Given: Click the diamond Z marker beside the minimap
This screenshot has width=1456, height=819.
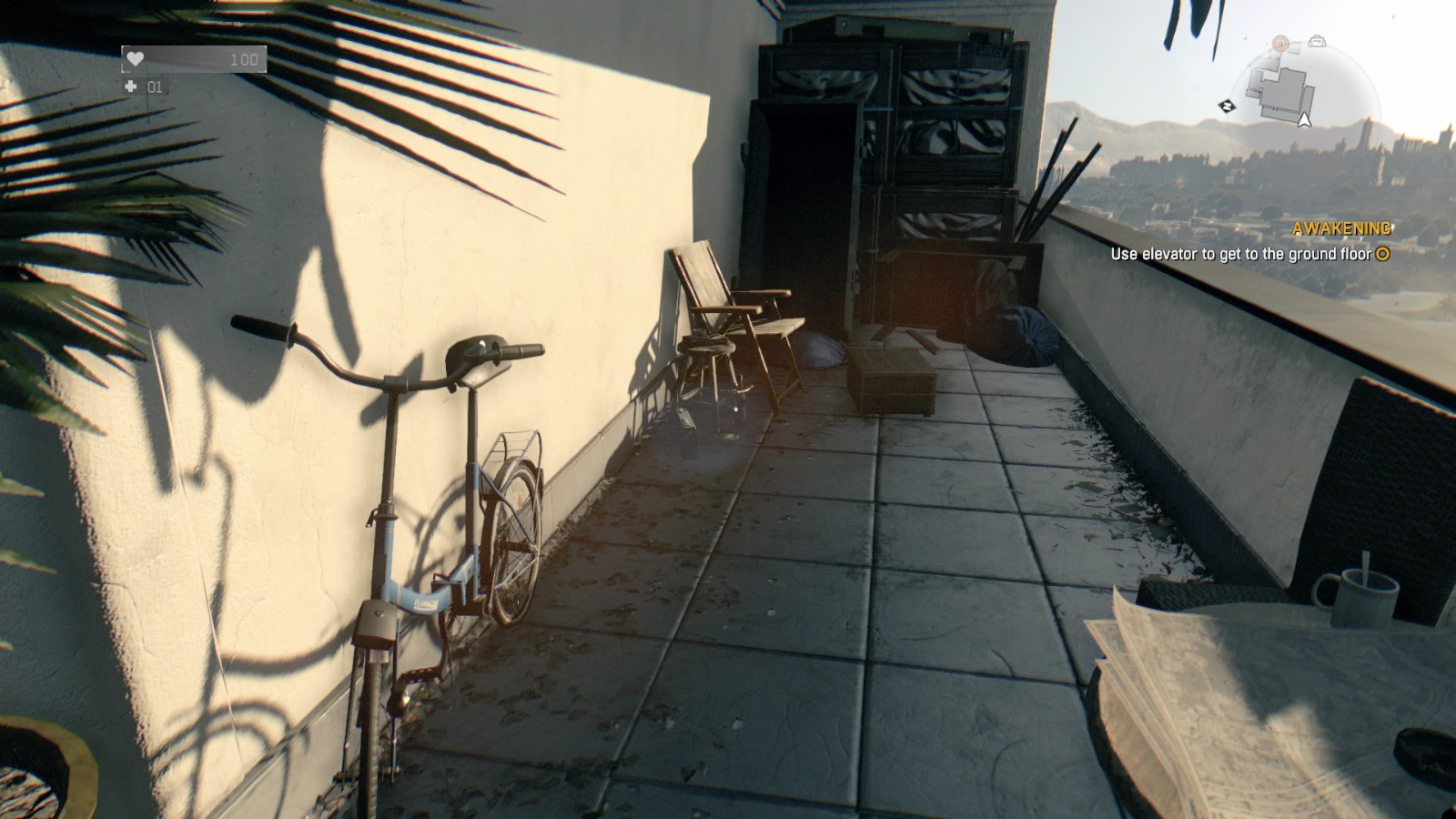Looking at the screenshot, I should coord(1227,106).
